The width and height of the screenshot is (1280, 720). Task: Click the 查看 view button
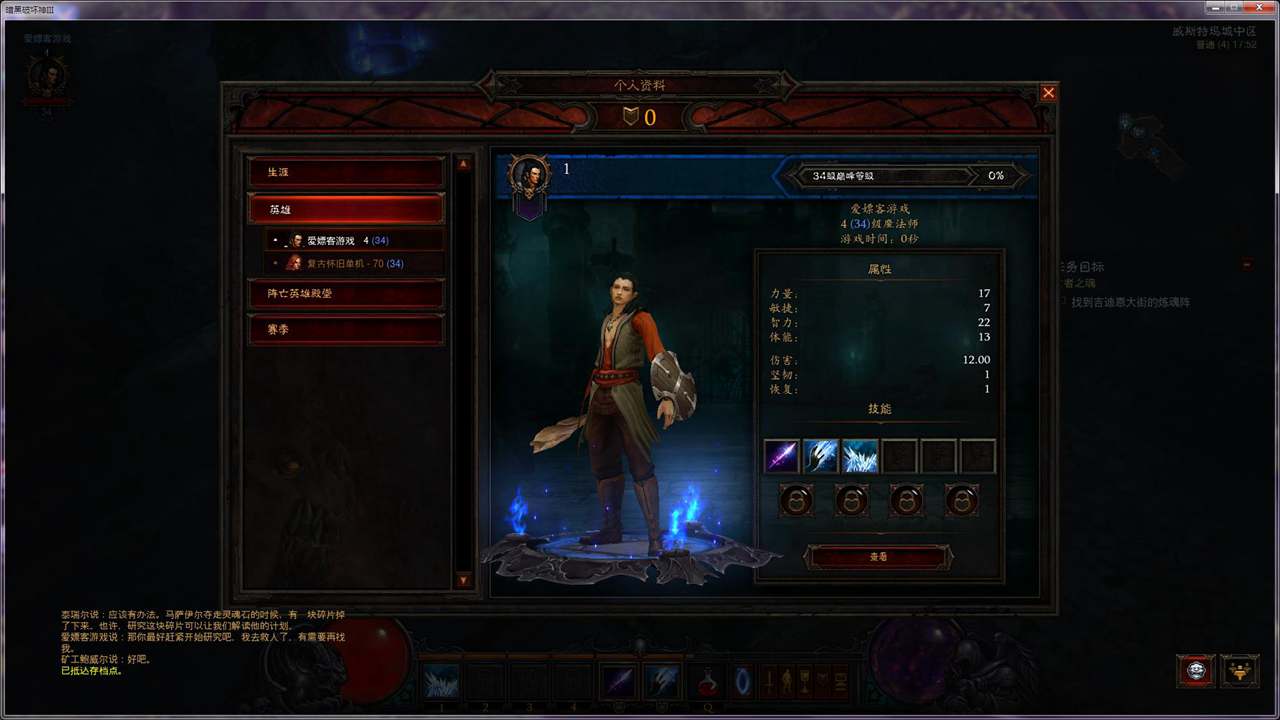pyautogui.click(x=878, y=557)
